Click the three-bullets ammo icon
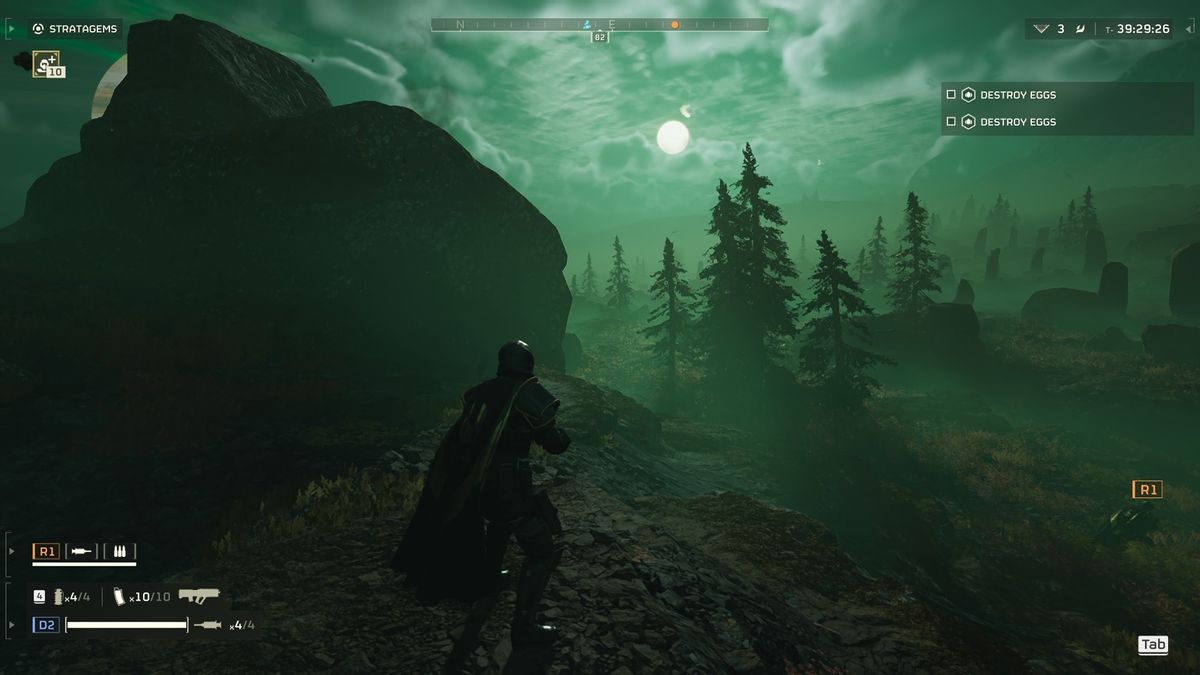This screenshot has width=1200, height=675. pyautogui.click(x=120, y=551)
